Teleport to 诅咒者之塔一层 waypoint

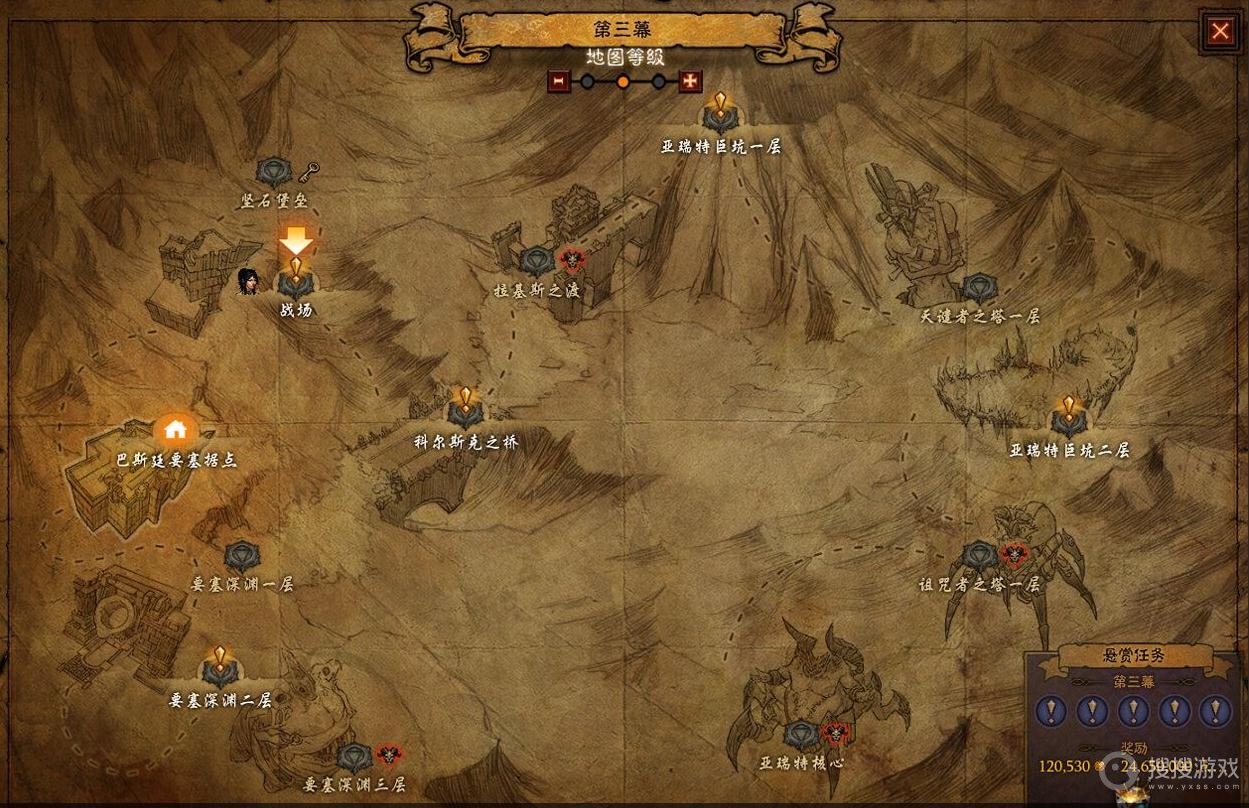click(979, 555)
